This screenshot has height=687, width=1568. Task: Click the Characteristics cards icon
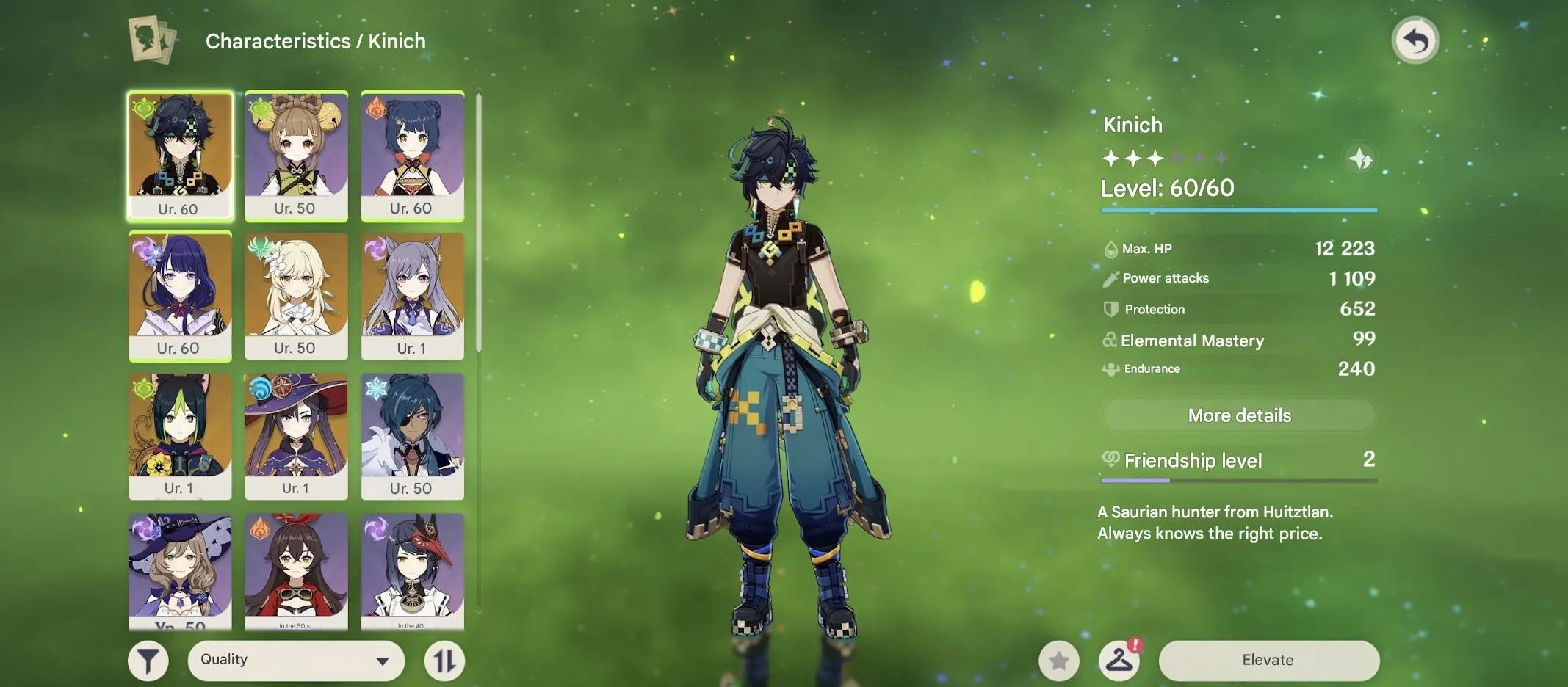151,40
